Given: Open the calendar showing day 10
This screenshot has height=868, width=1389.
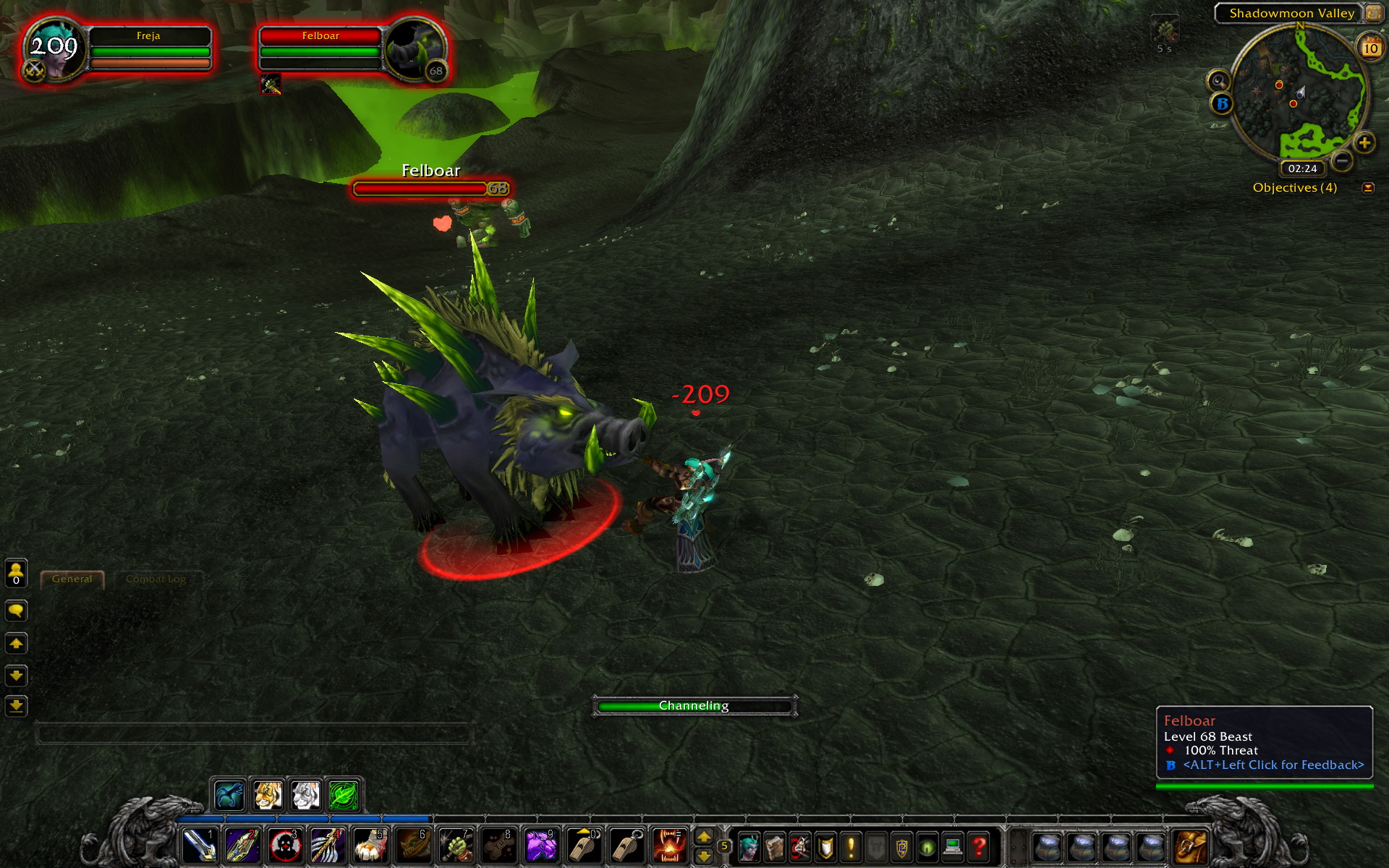Looking at the screenshot, I should pos(1370,48).
